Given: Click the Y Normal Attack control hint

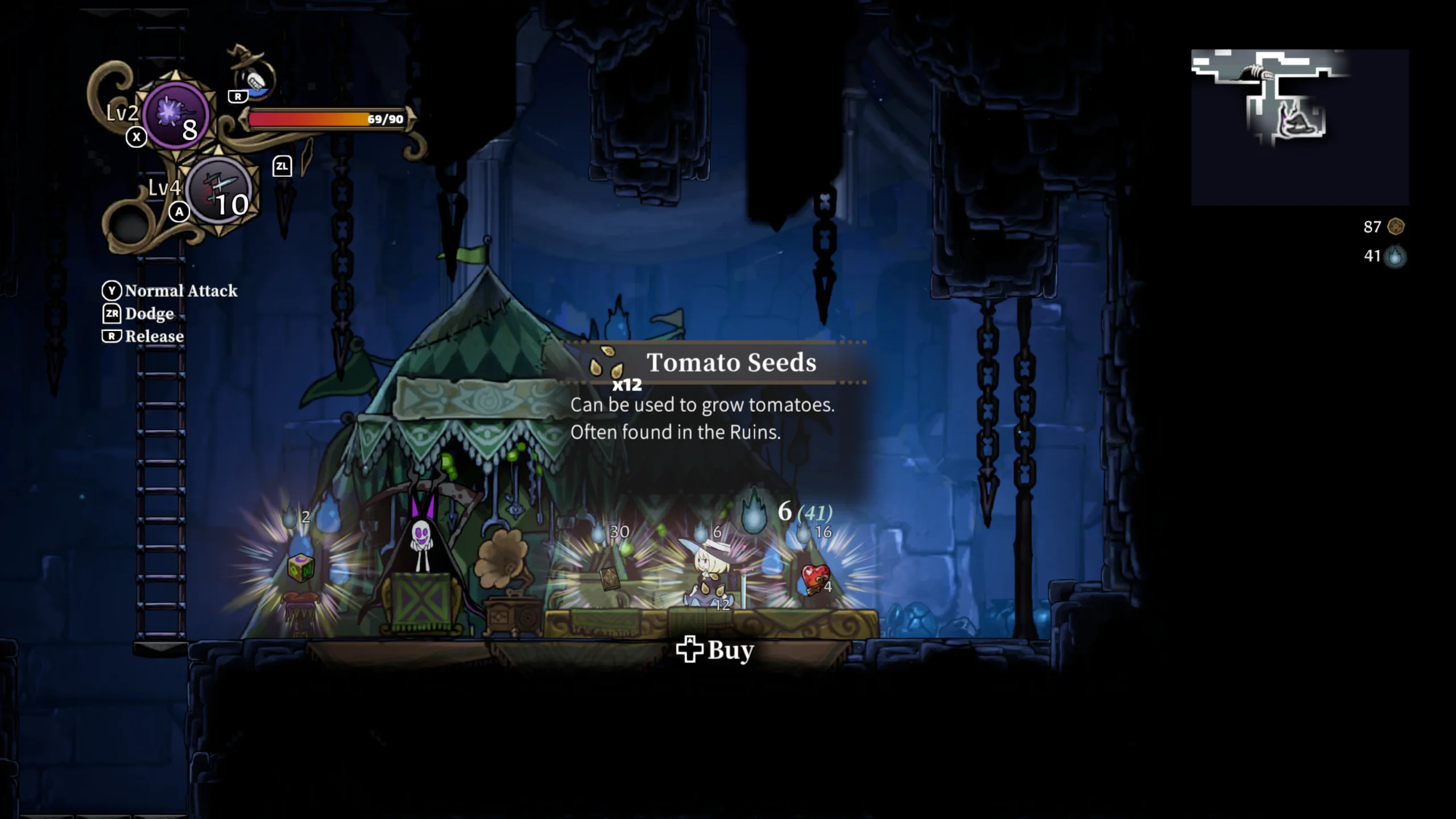Looking at the screenshot, I should pos(169,291).
